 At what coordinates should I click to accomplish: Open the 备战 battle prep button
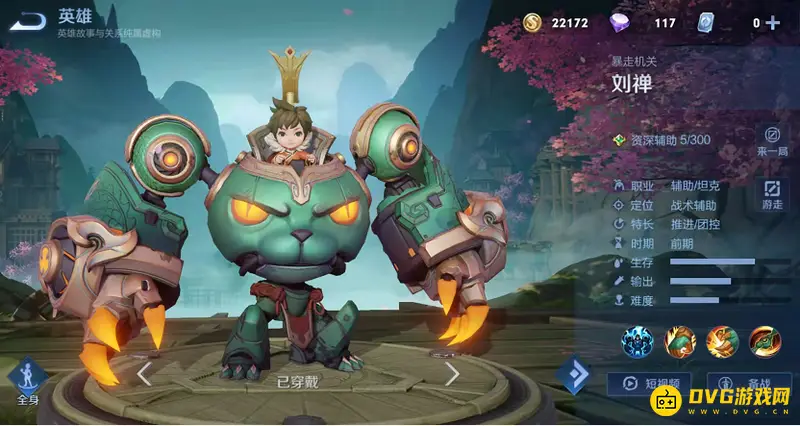[748, 383]
